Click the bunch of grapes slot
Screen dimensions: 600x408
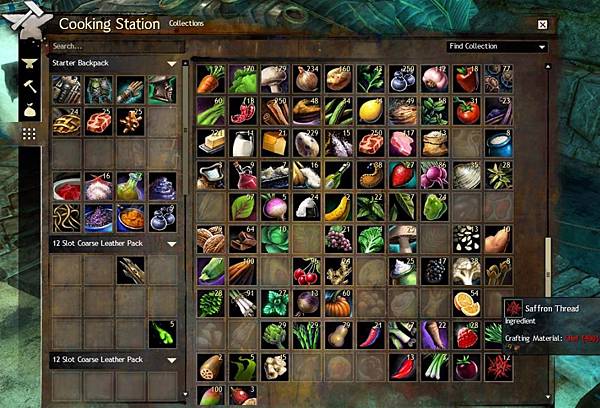[339, 239]
